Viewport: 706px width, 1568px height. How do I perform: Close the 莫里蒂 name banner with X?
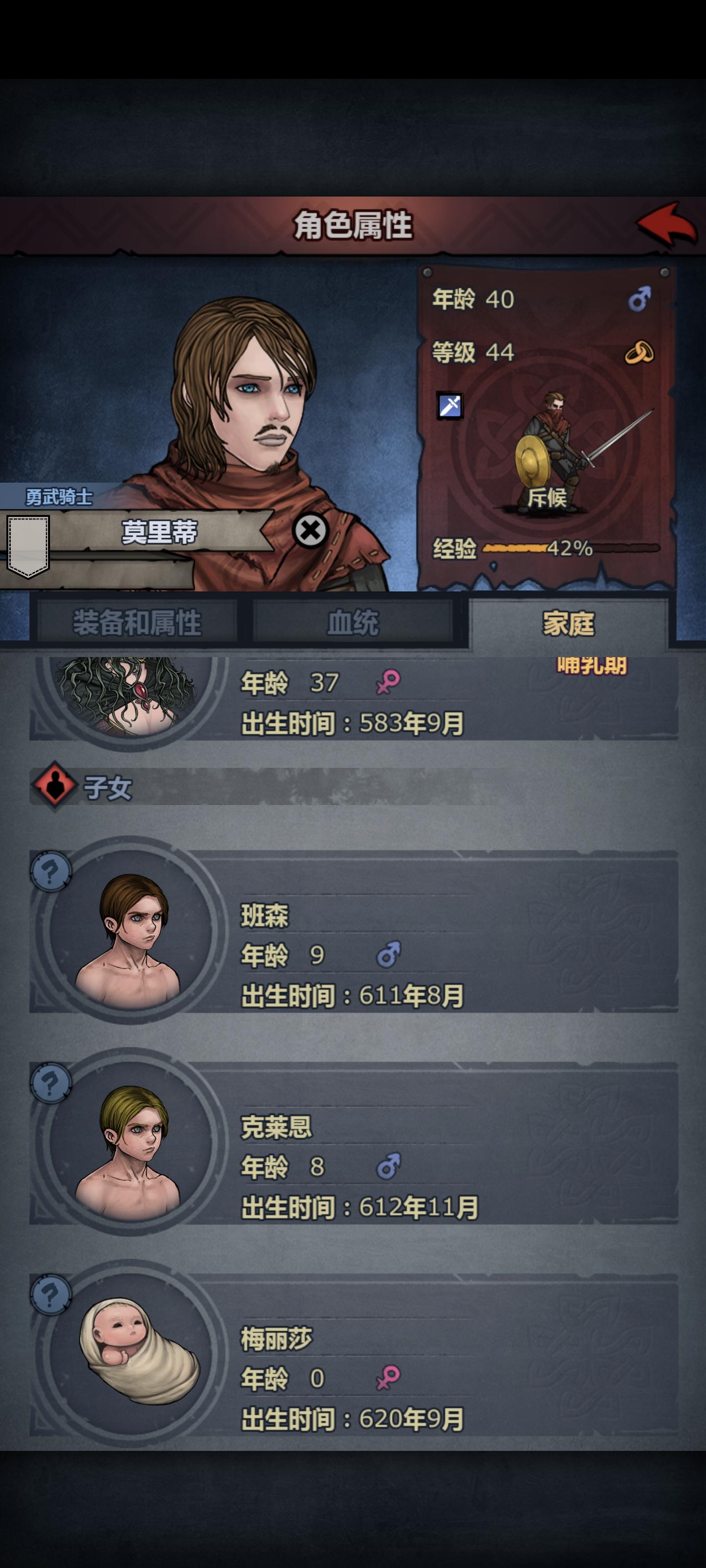(311, 531)
